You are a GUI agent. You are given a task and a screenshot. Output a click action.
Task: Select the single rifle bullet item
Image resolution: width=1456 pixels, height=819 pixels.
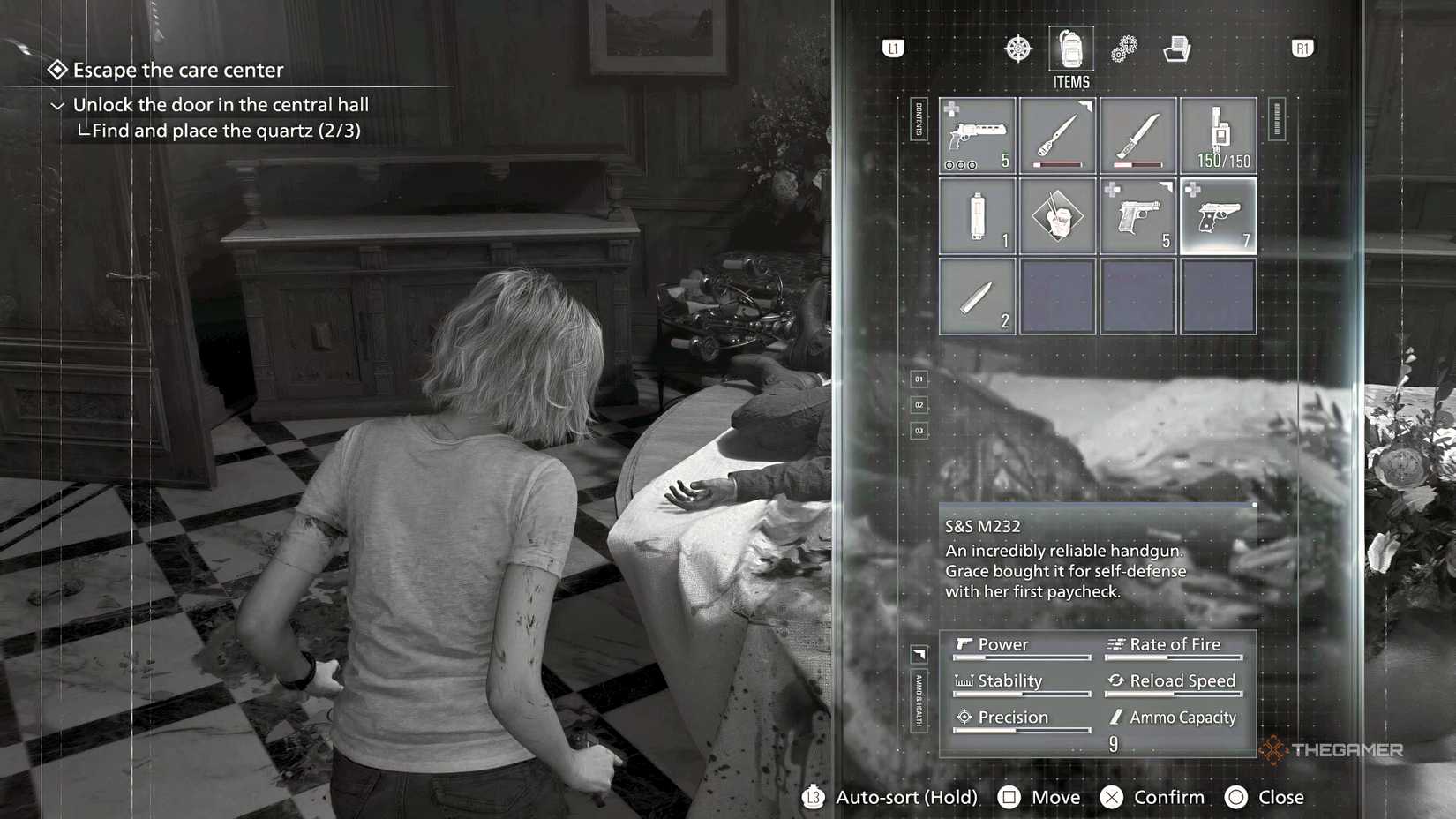(977, 296)
